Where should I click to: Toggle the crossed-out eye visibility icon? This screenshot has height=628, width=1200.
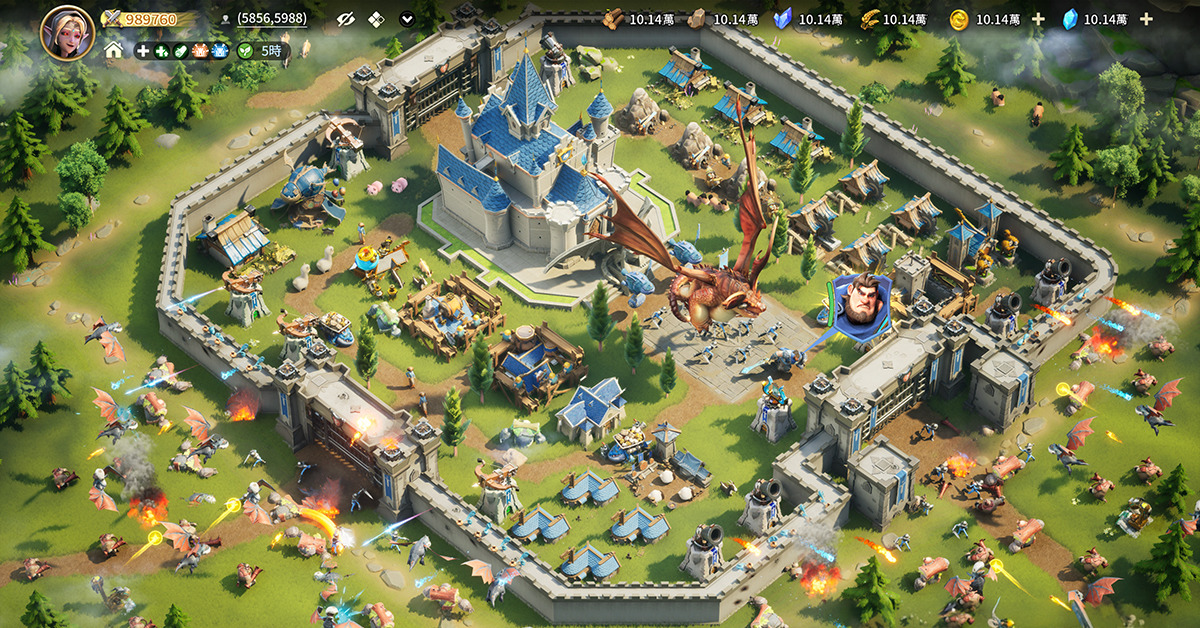[346, 19]
